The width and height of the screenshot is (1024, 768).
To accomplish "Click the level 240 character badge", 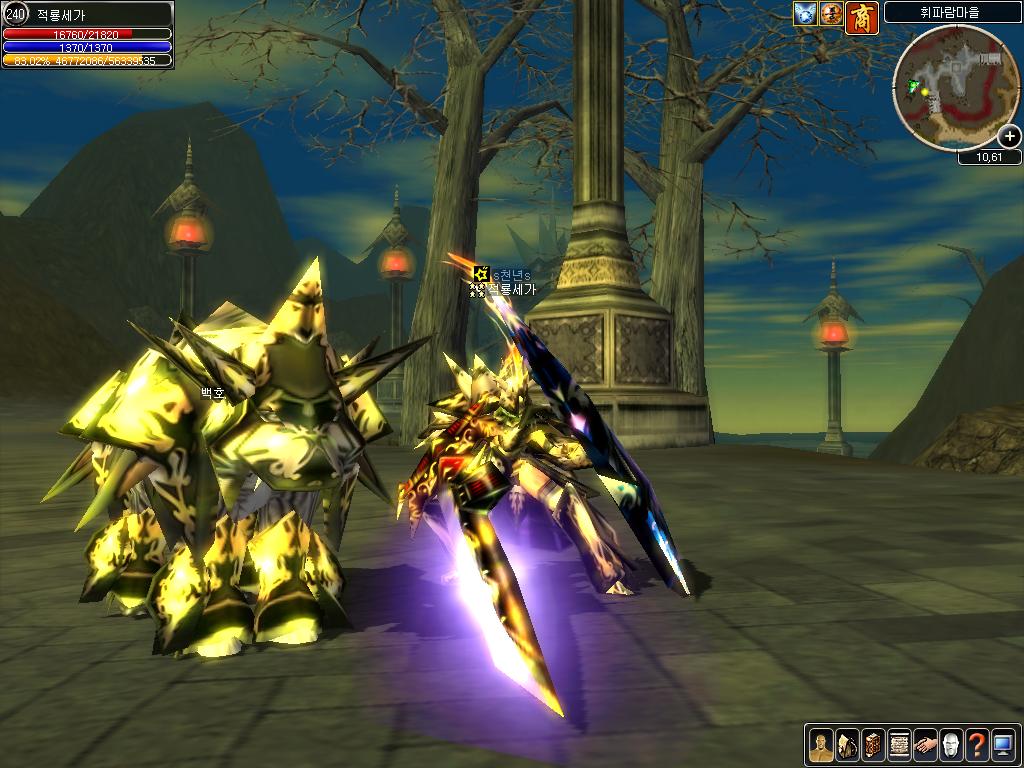I will (x=15, y=14).
